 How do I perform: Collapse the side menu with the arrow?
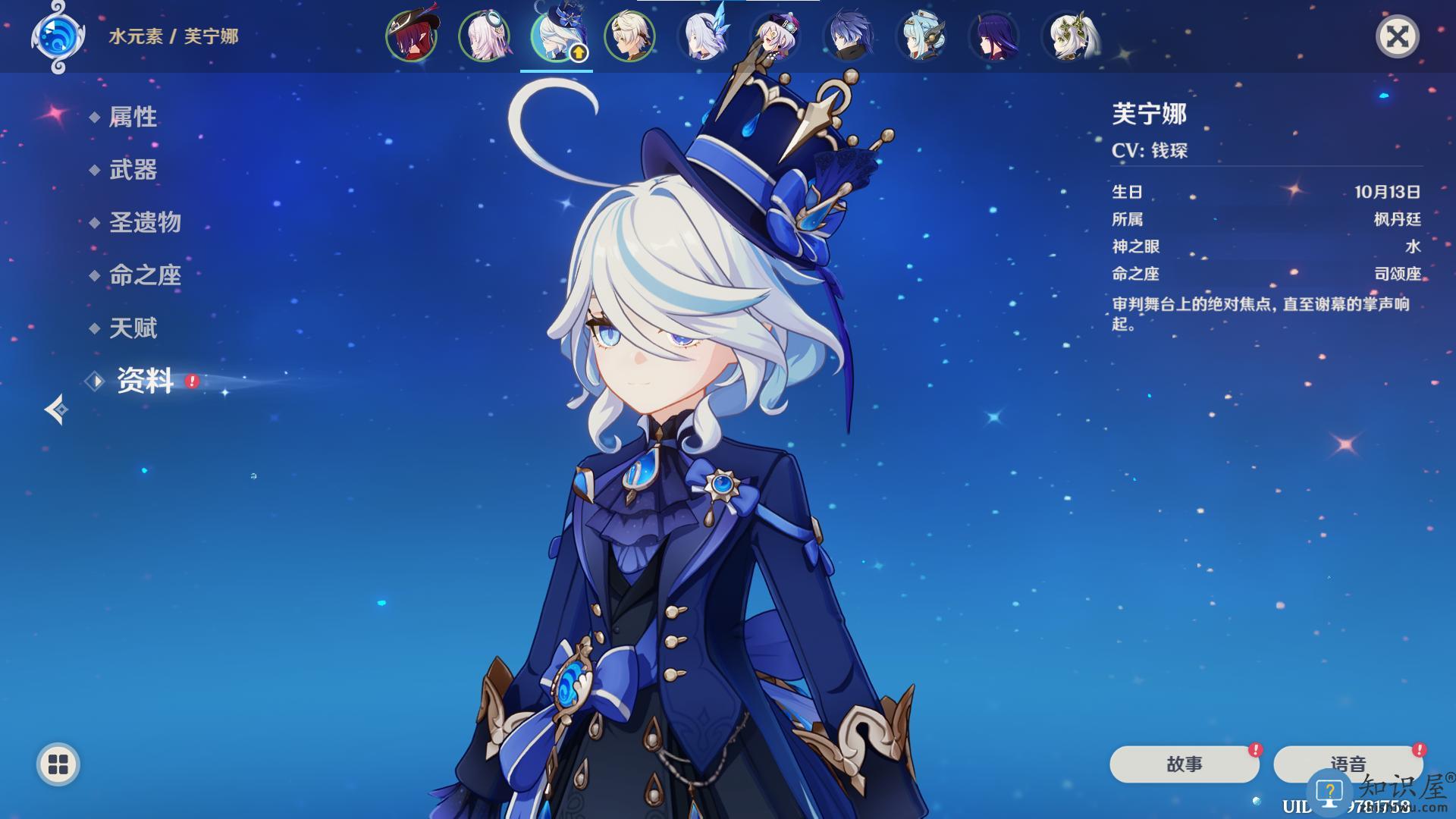tap(56, 409)
